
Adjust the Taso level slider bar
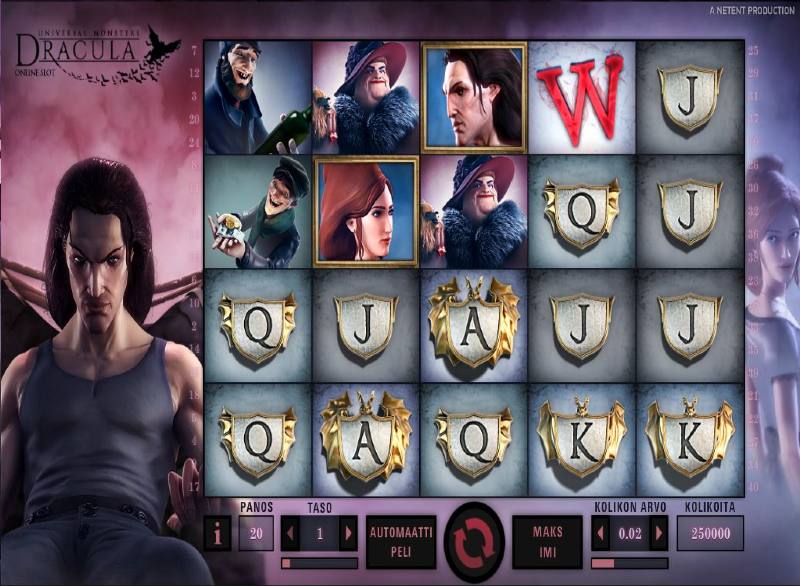coord(319,563)
